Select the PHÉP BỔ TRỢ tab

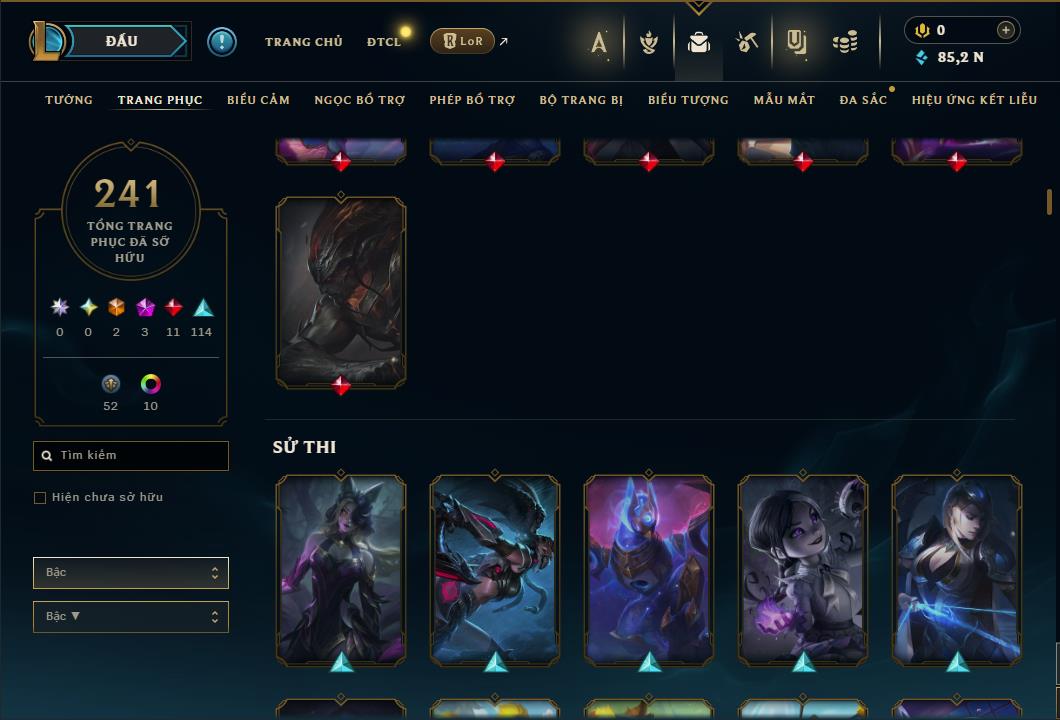coord(472,100)
